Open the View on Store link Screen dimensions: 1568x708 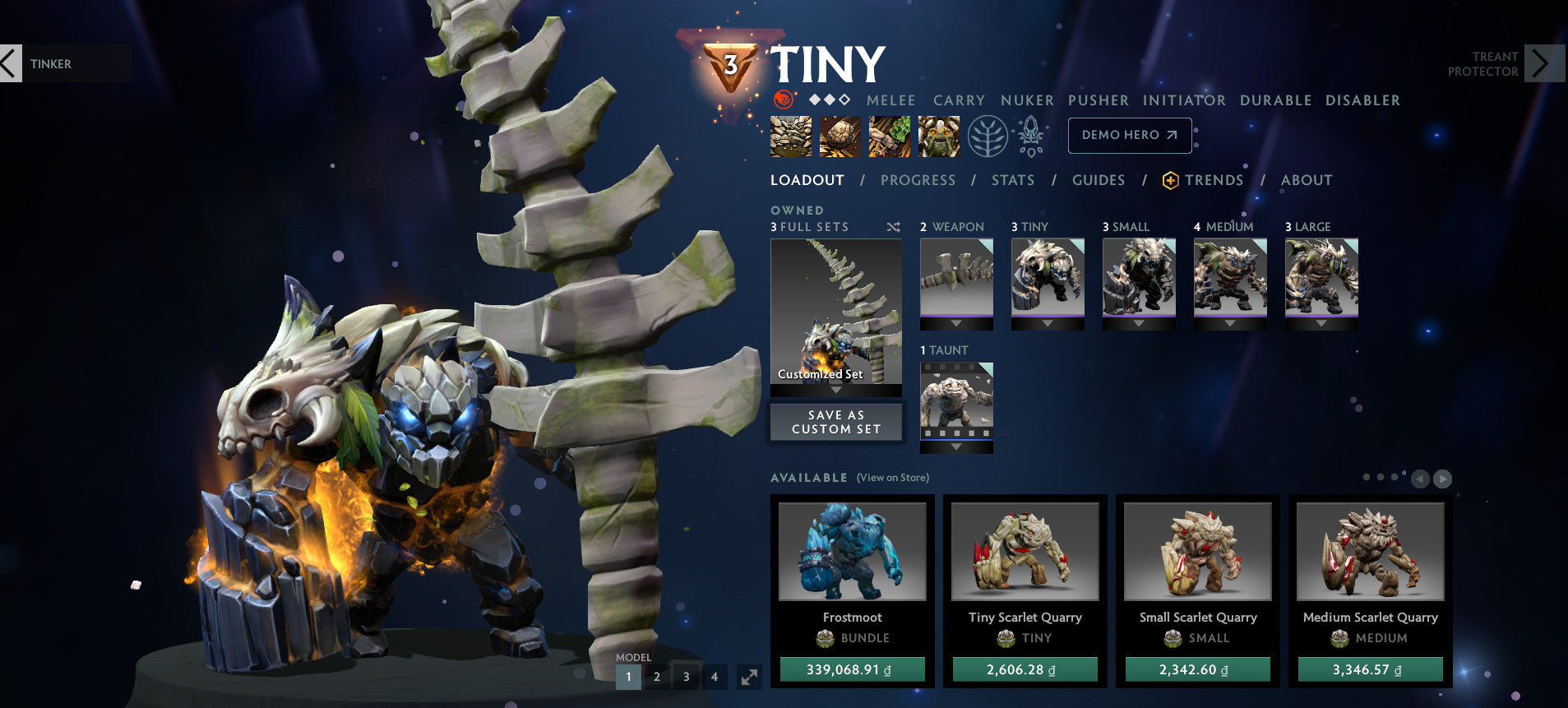coord(892,478)
